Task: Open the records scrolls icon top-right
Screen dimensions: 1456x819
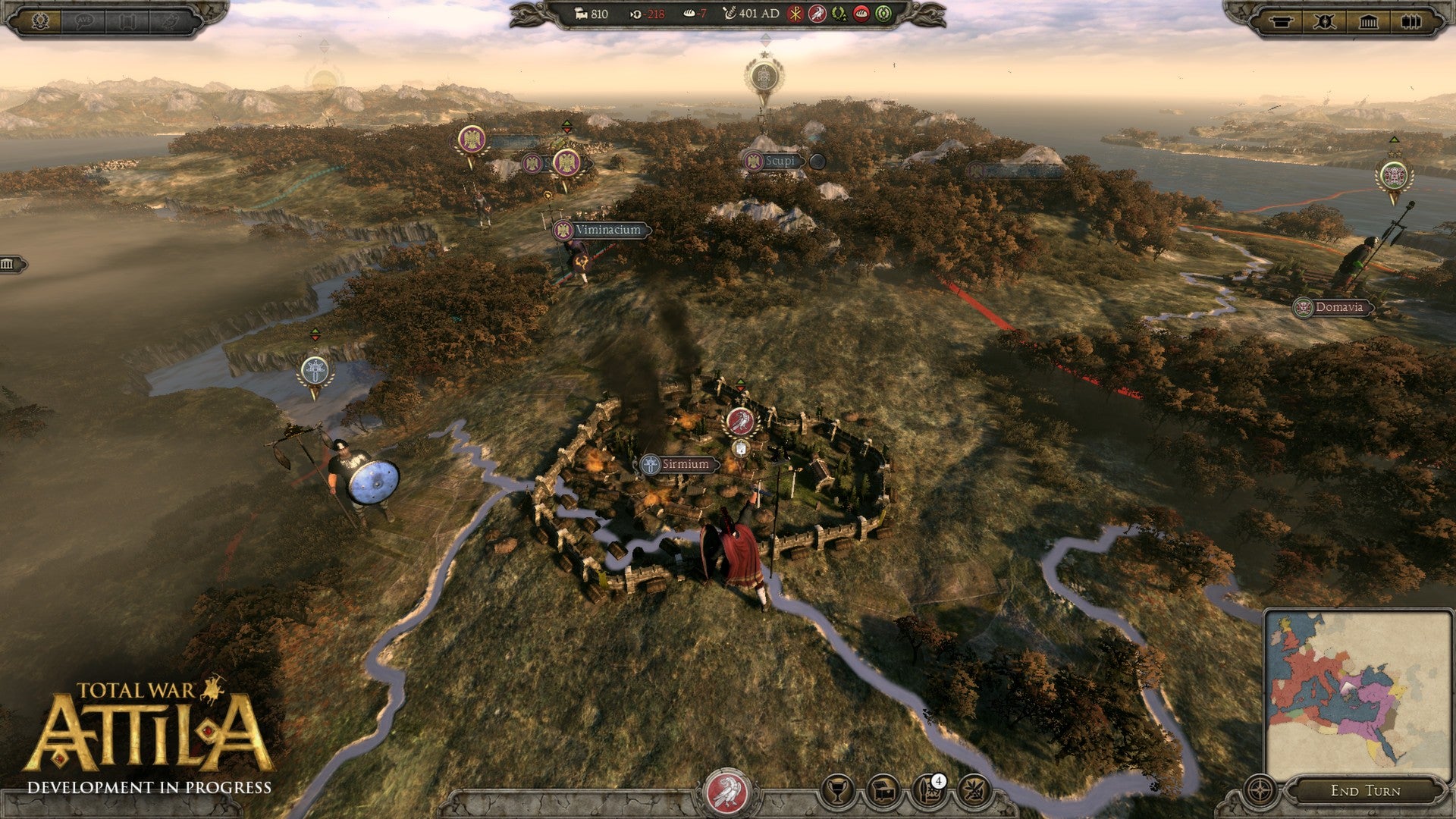Action: pyautogui.click(x=1410, y=22)
